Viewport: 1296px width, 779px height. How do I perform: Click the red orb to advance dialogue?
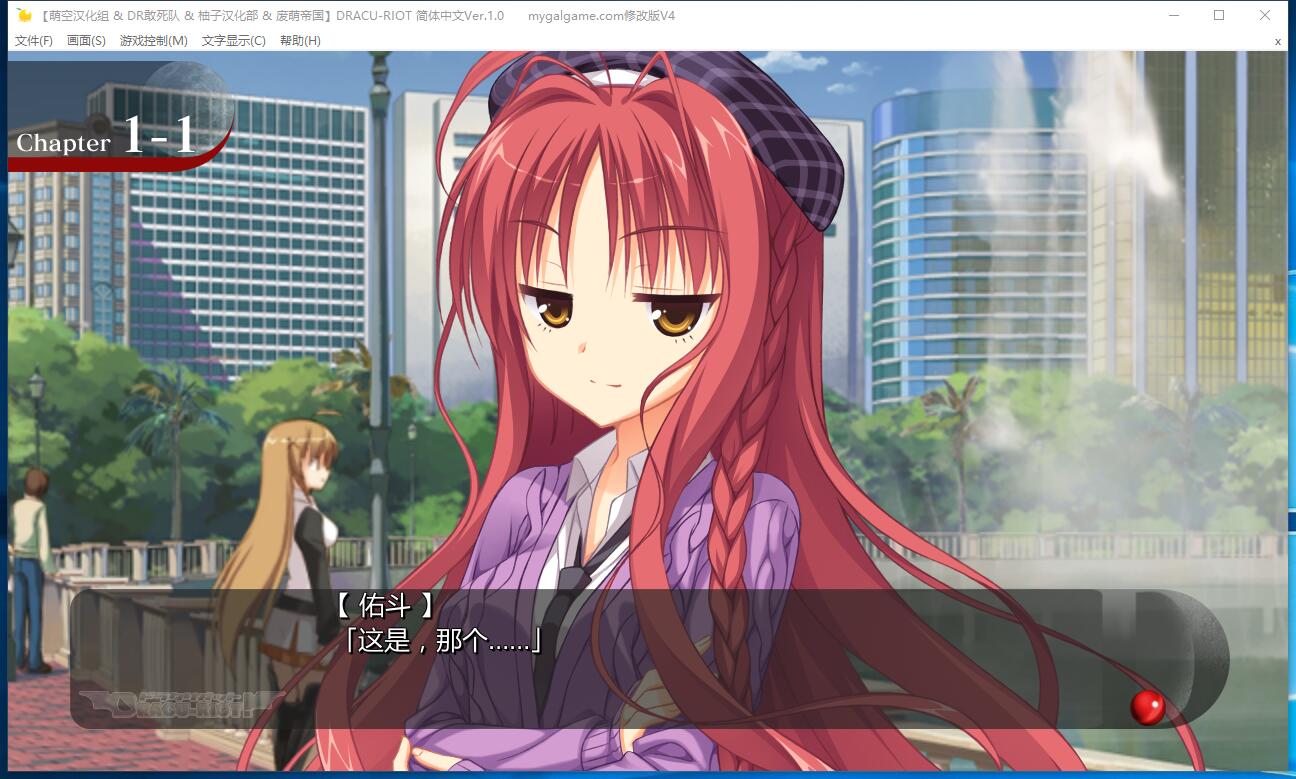[1147, 708]
